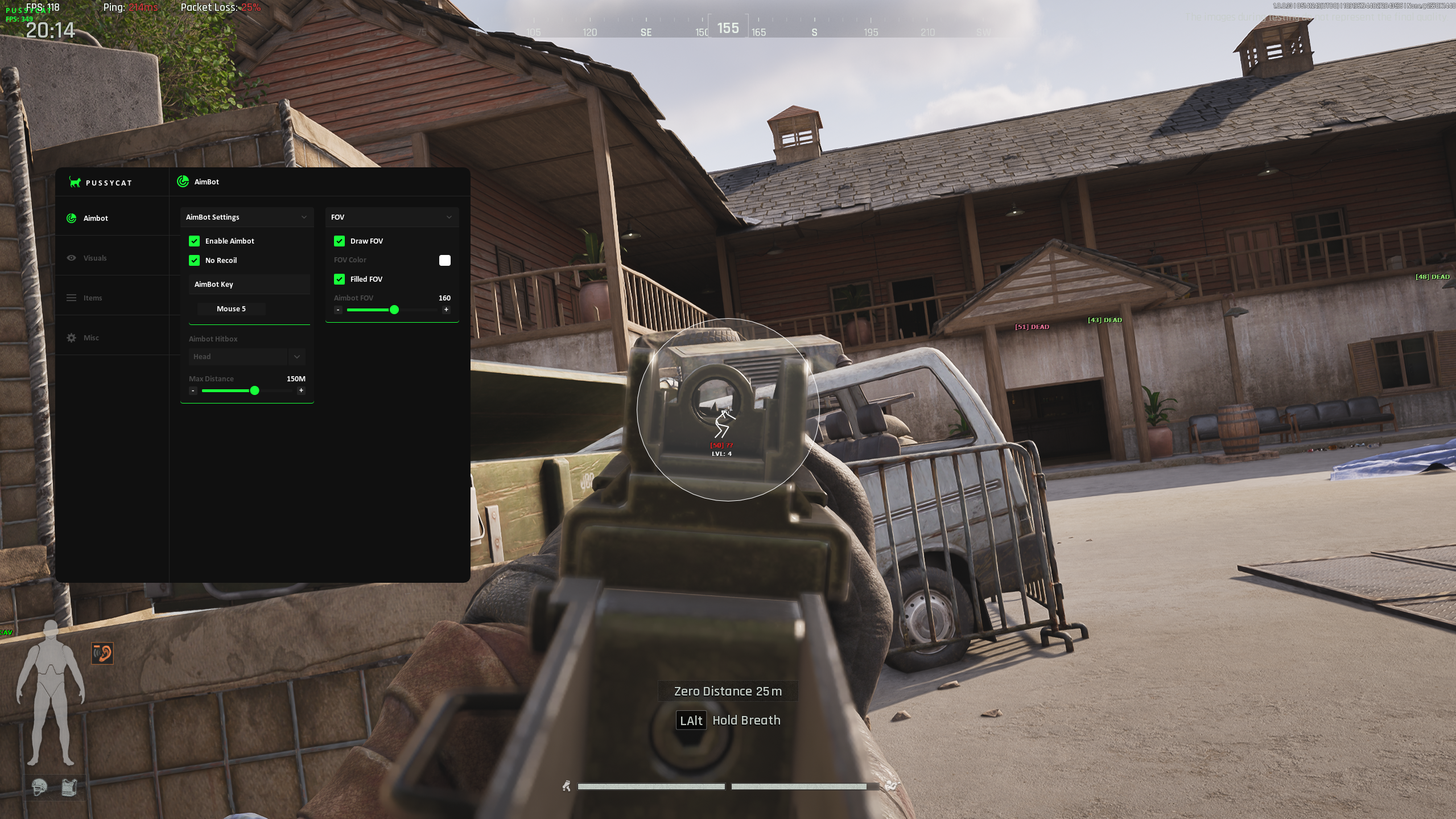Click the Aimbot FOV slider handle
Screen dimensions: 1456x819
pos(394,310)
